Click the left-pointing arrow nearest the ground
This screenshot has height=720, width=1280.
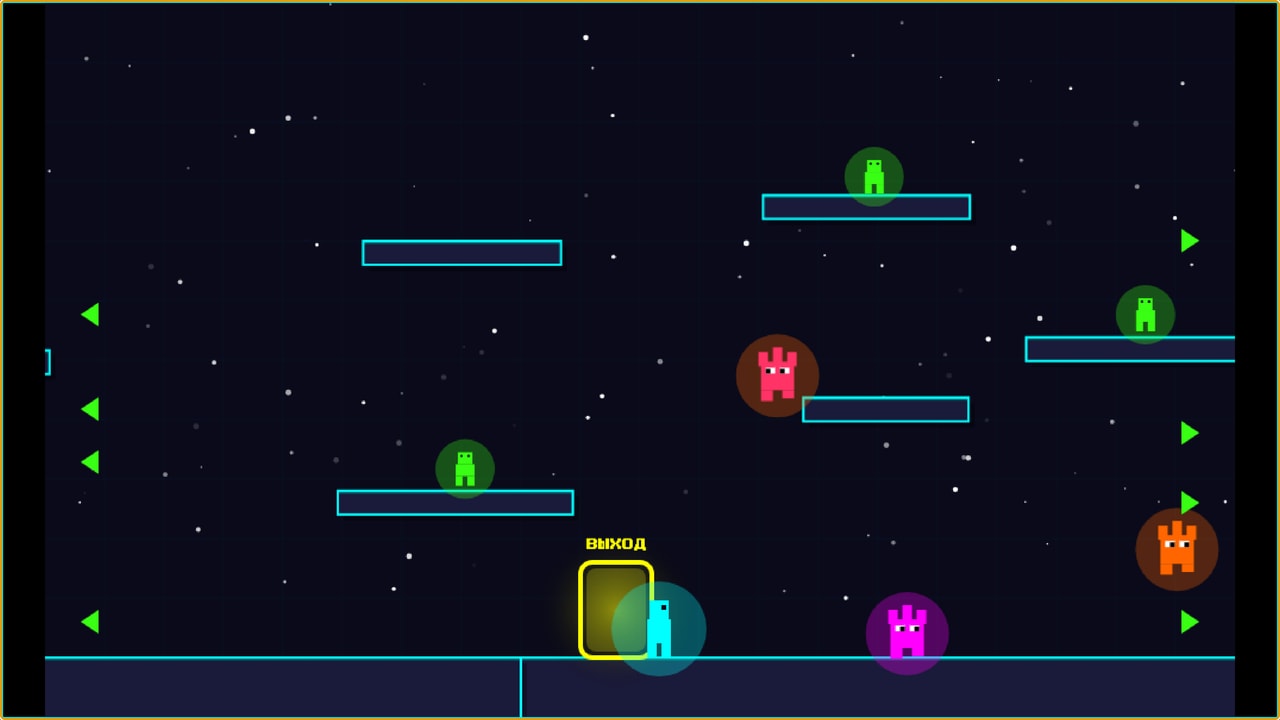pos(90,620)
